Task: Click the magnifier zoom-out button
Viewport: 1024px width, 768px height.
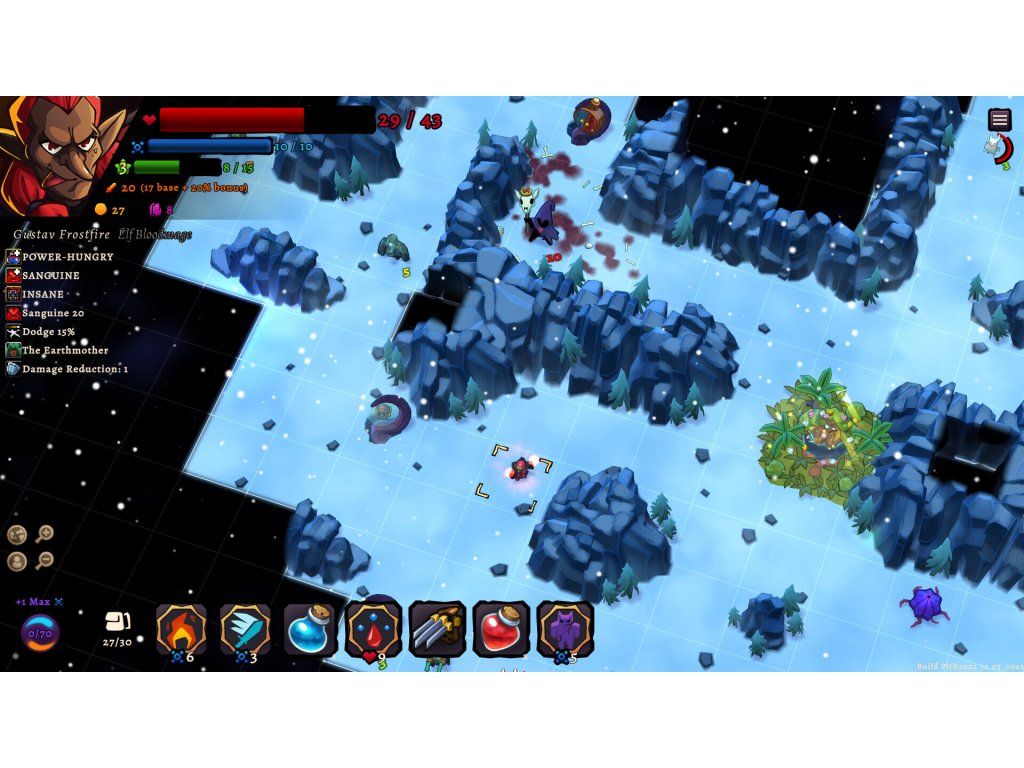Action: click(45, 560)
